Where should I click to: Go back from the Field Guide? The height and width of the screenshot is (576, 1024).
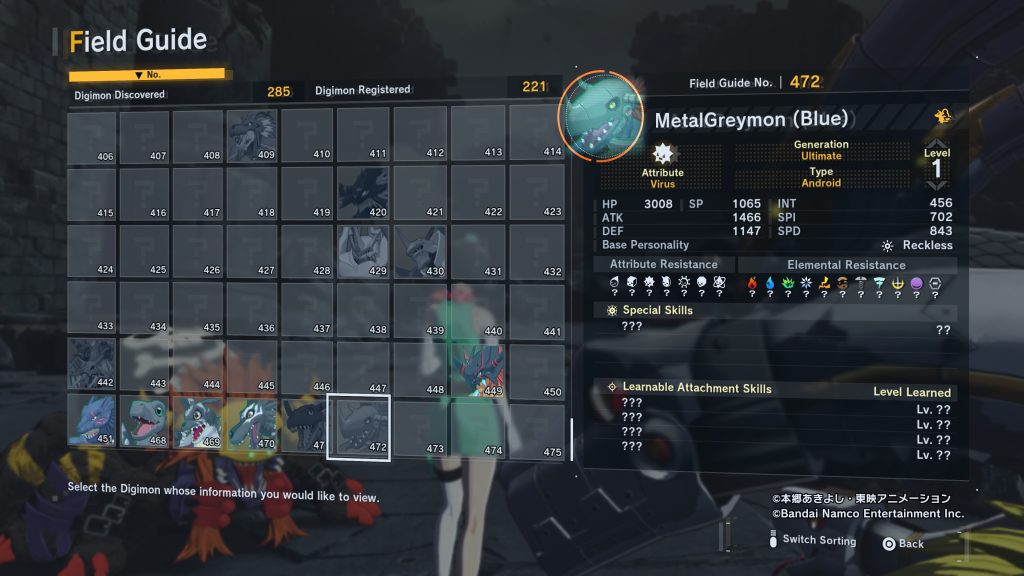click(903, 543)
